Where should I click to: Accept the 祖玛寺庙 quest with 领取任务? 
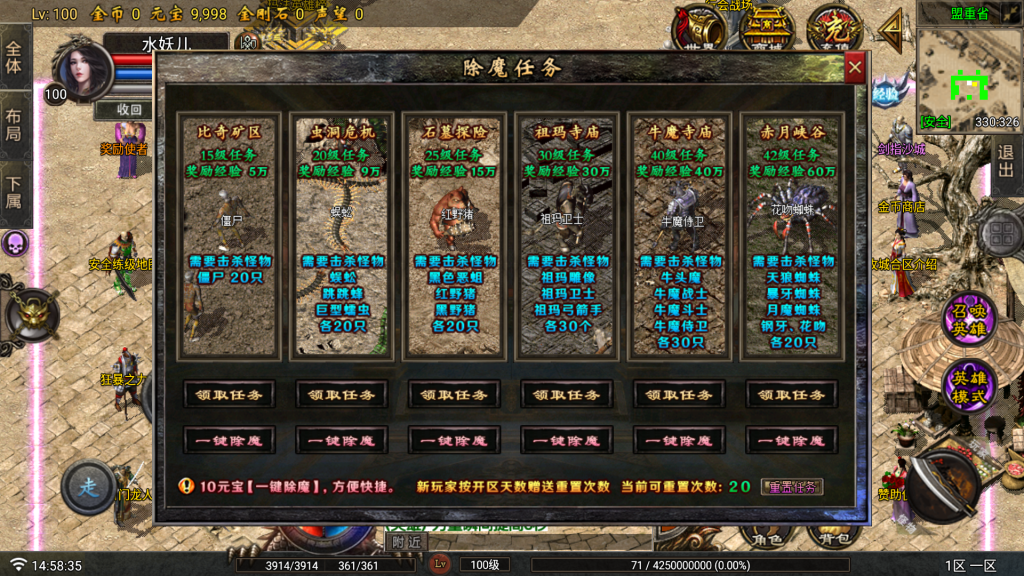pyautogui.click(x=566, y=394)
